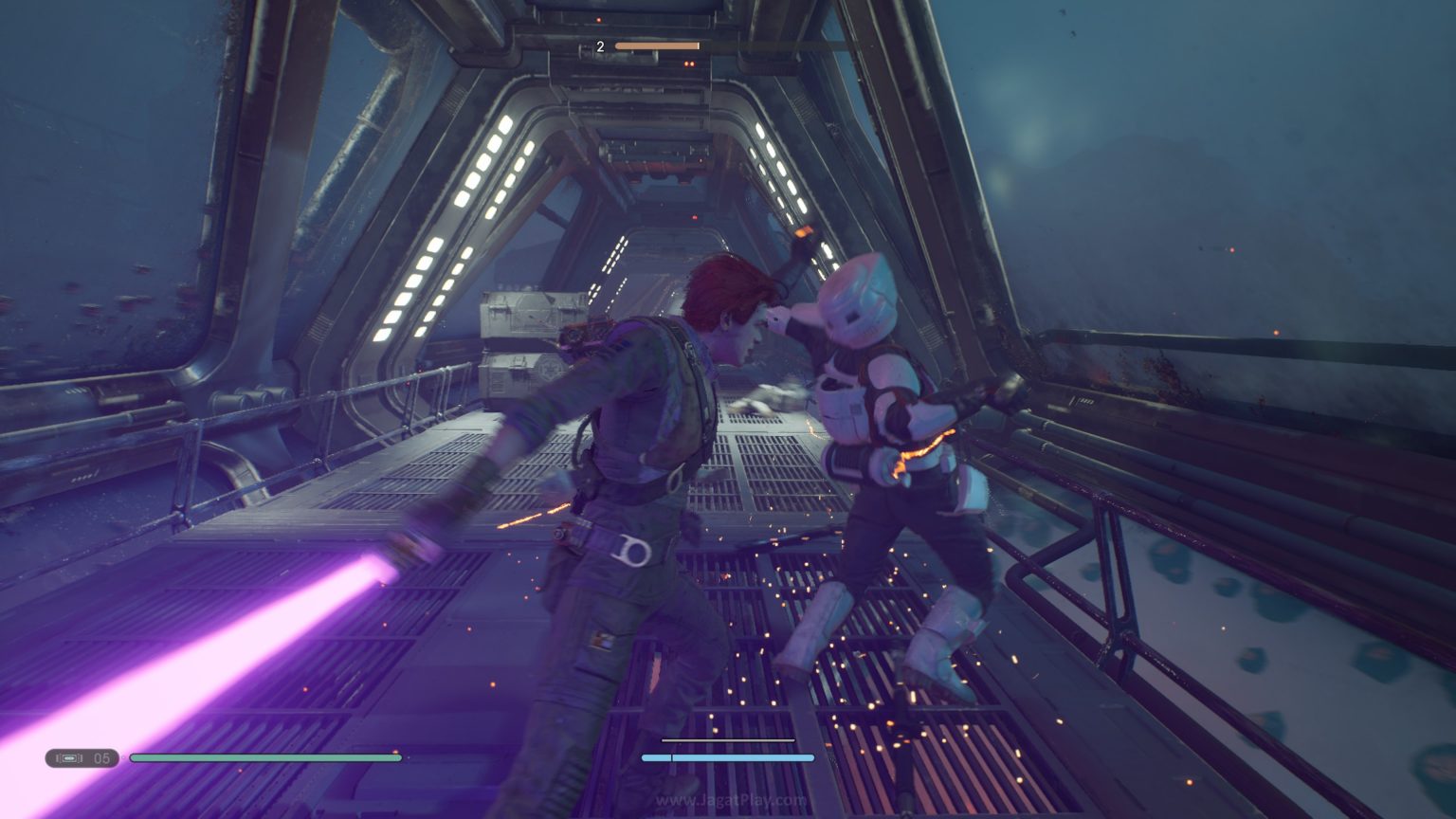Click the green health bar at bottom left
This screenshot has height=819, width=1456.
(265, 758)
